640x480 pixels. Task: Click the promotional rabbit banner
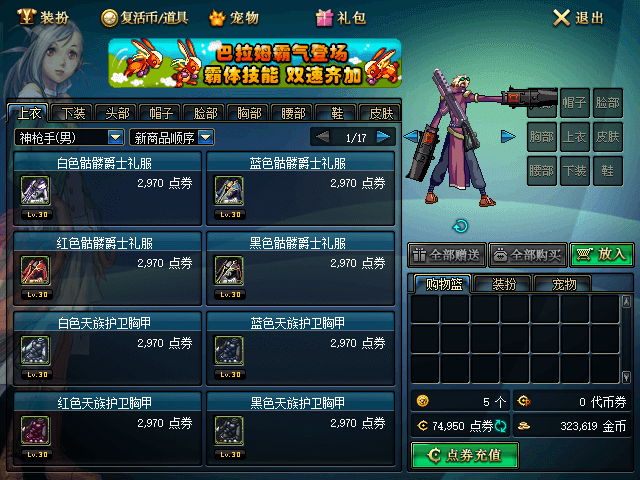254,65
